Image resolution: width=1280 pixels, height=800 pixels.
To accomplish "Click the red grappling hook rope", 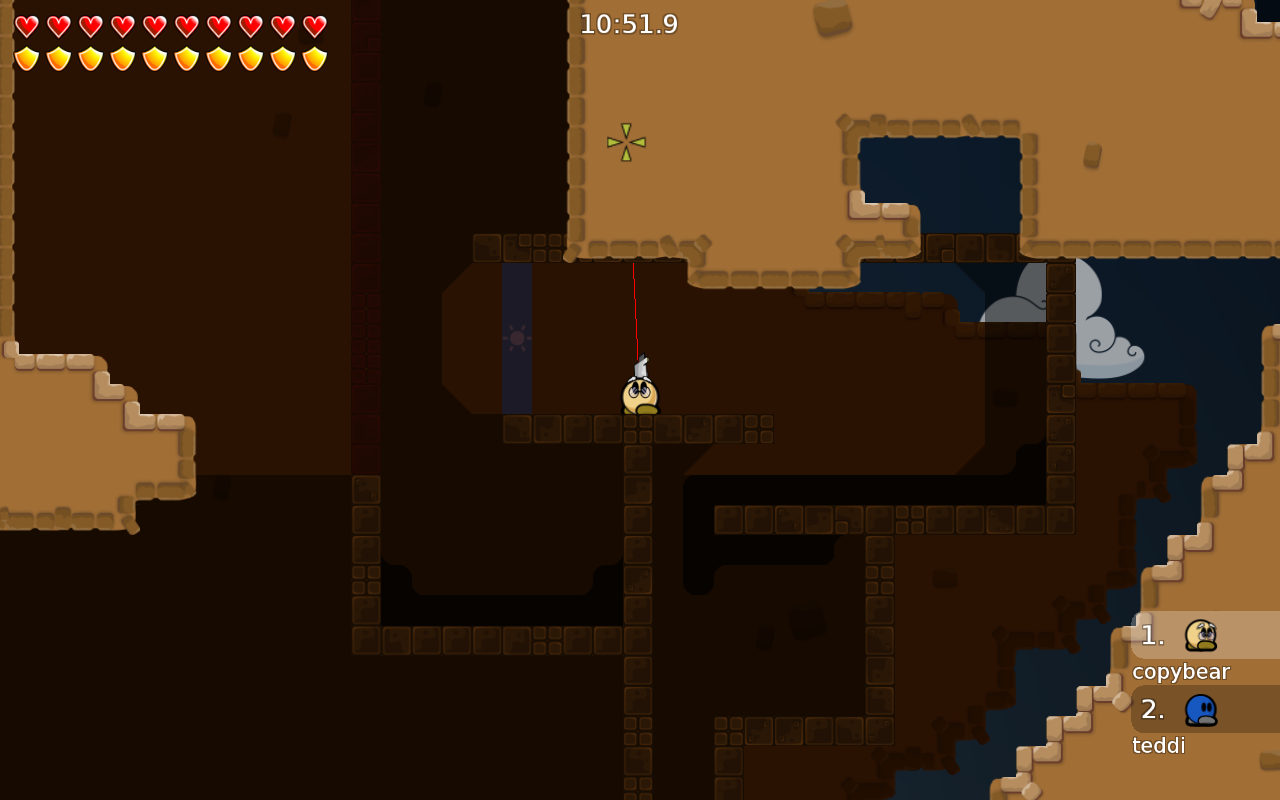I will [x=637, y=310].
